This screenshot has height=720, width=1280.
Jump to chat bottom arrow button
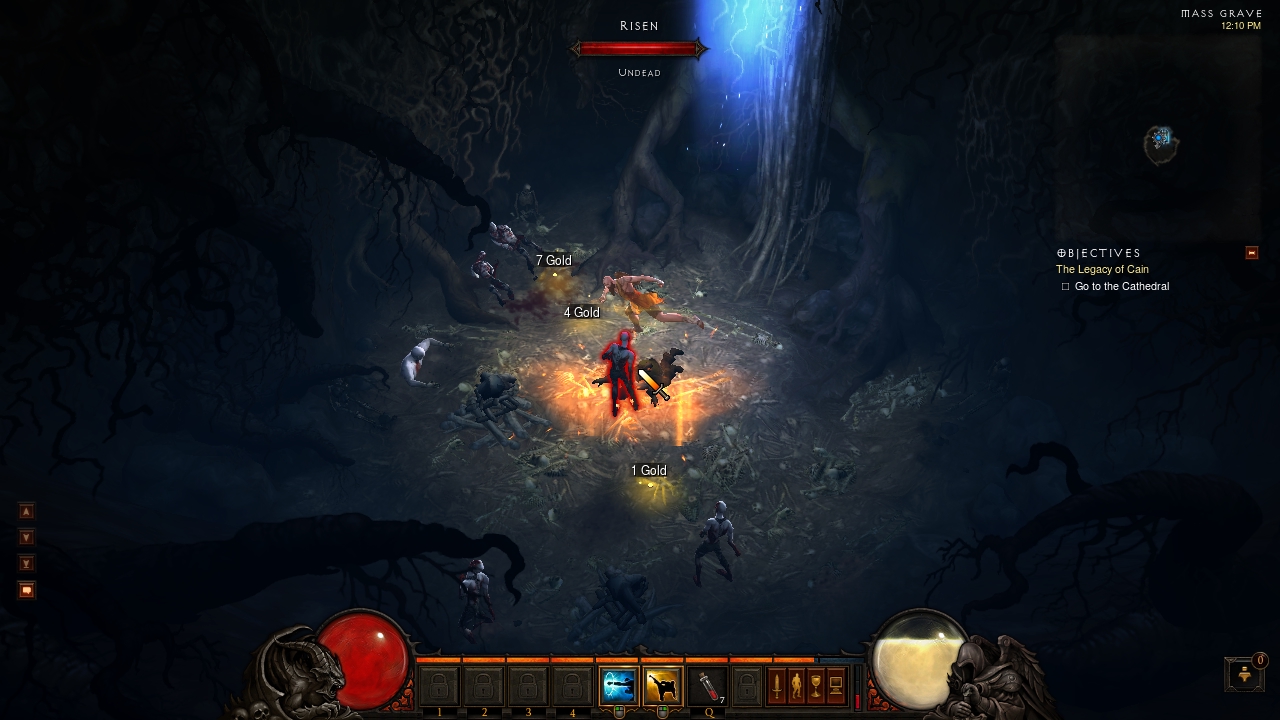point(27,564)
